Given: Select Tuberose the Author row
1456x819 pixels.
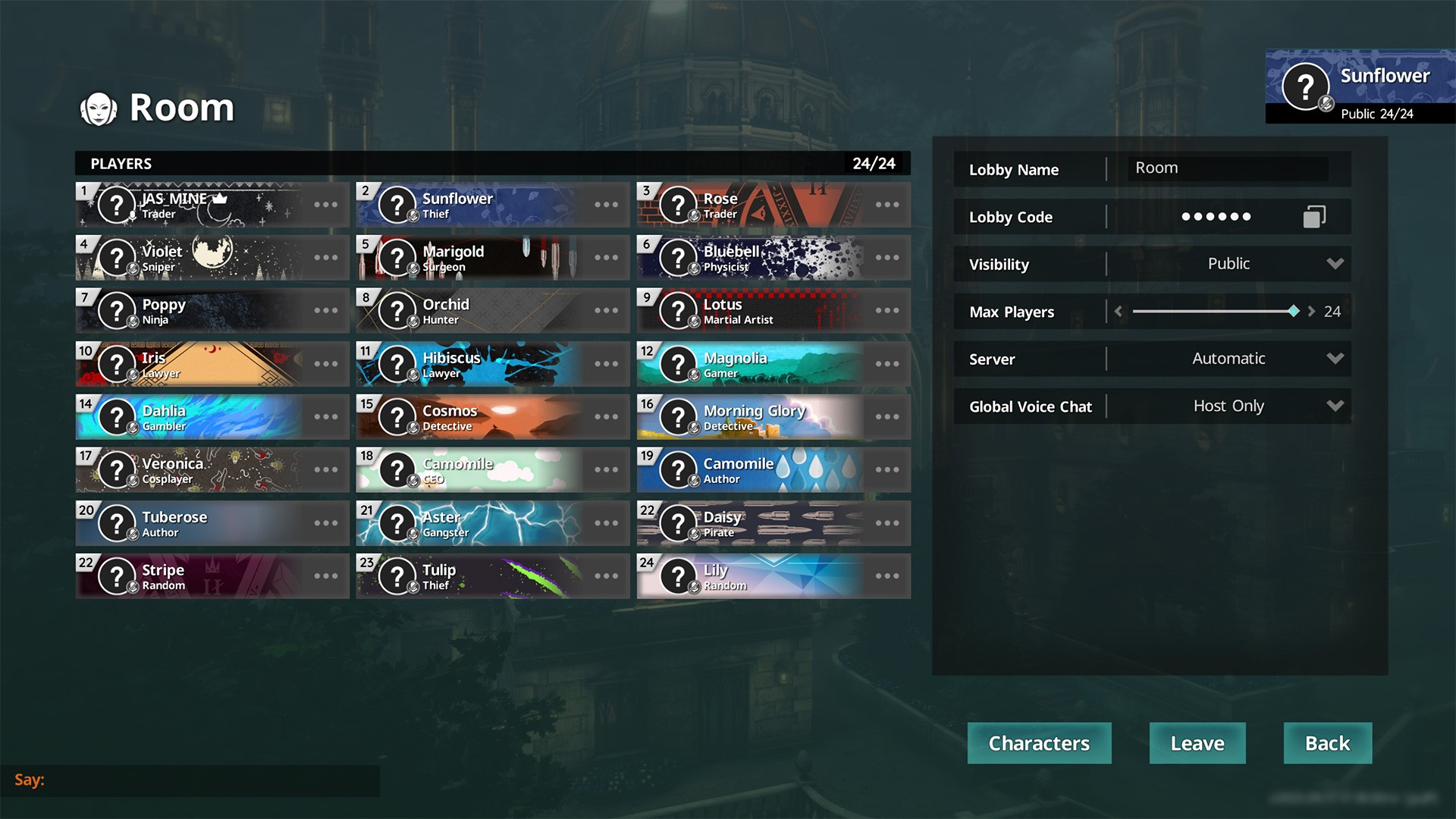Looking at the screenshot, I should pyautogui.click(x=197, y=523).
